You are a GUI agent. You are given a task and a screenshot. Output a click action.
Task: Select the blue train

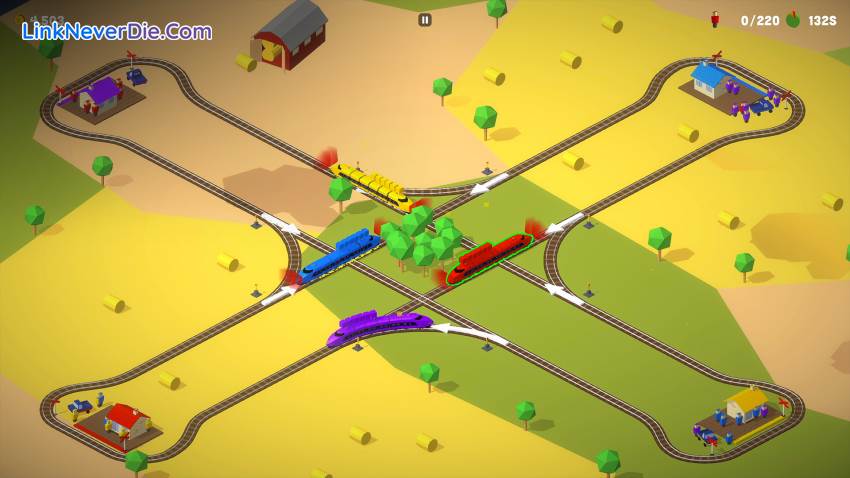tap(340, 252)
